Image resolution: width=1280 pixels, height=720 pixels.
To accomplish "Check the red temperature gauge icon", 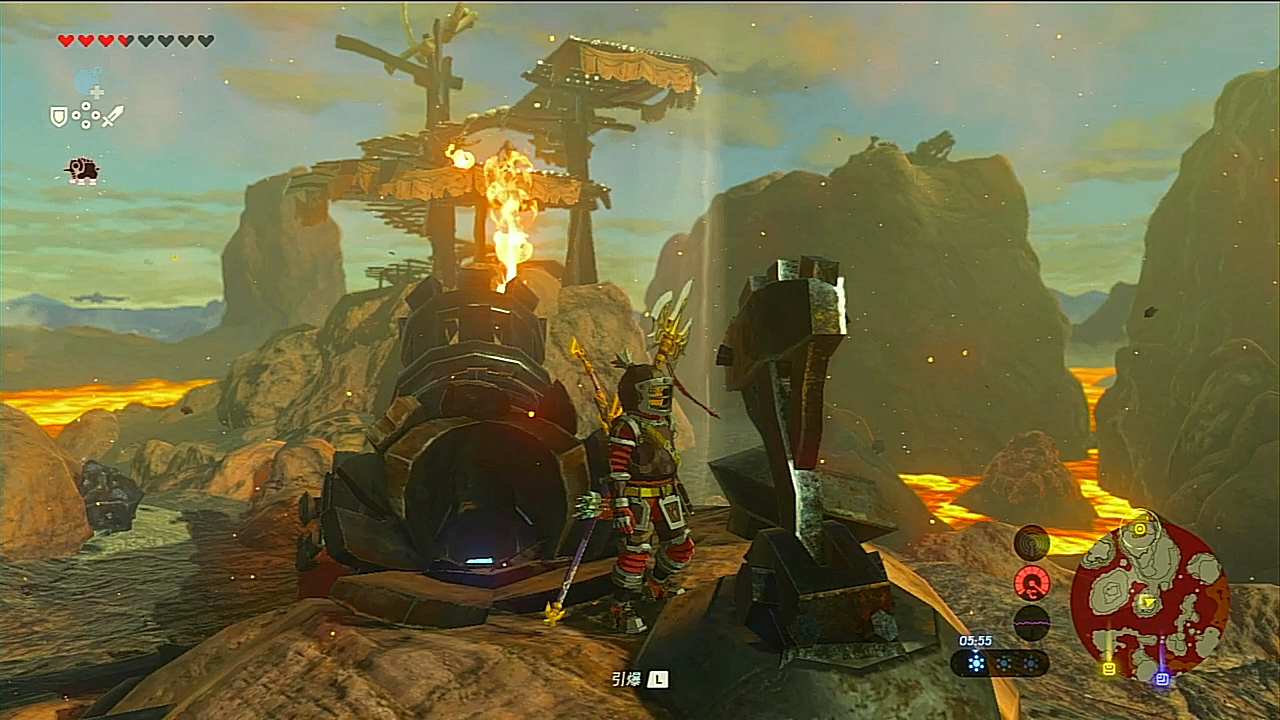I will pos(1031,582).
